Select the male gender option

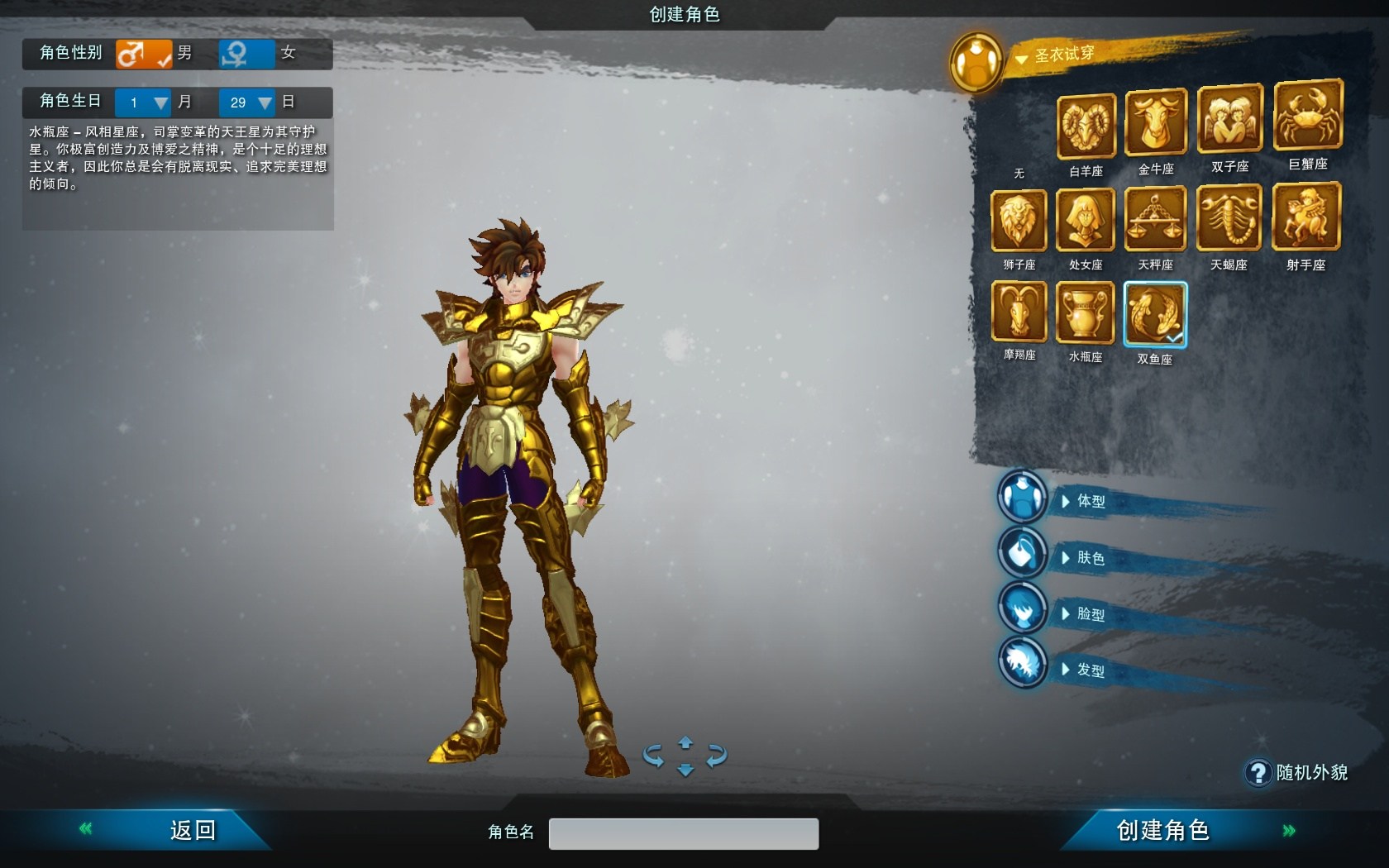tap(144, 54)
